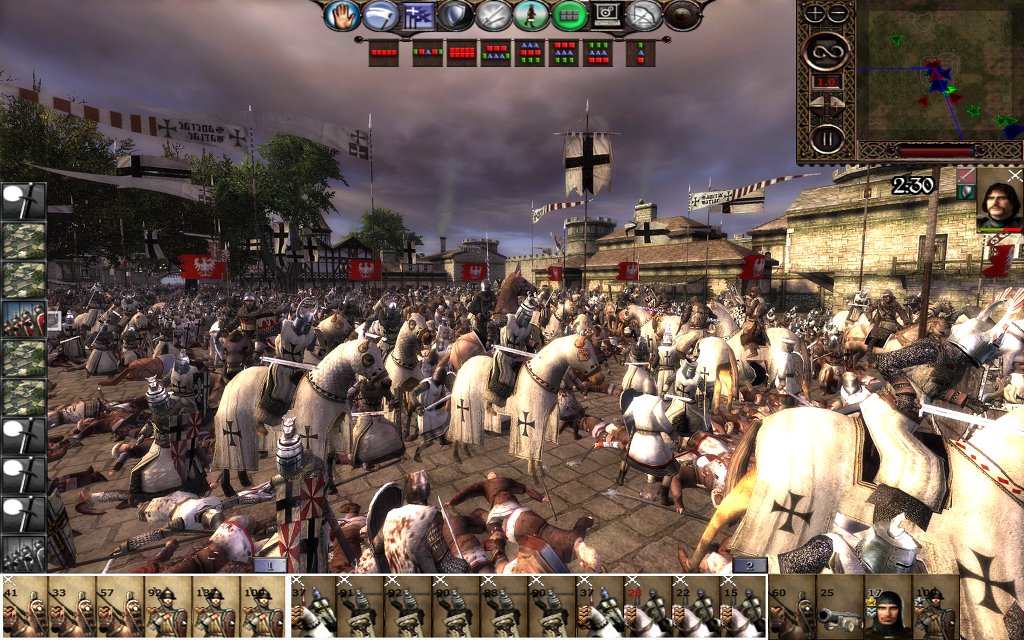
Task: Pause the battle
Action: 826,138
